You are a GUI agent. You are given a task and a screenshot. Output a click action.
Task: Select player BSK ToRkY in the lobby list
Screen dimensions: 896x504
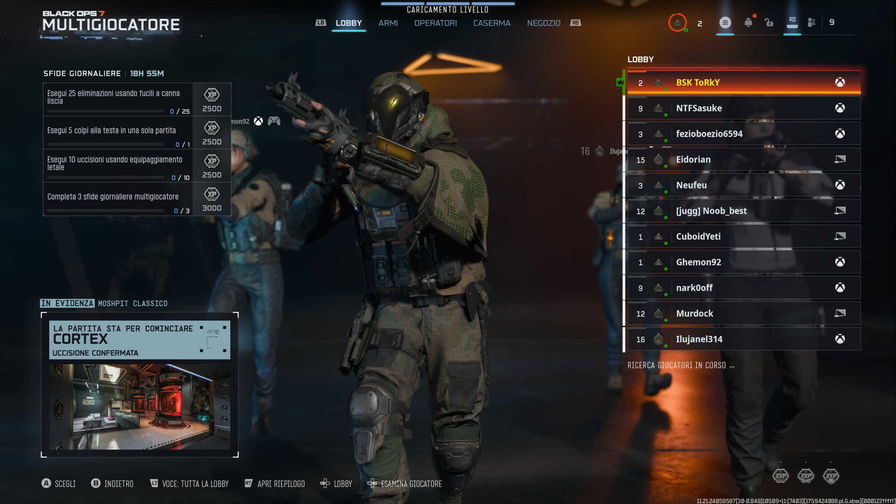[x=740, y=83]
